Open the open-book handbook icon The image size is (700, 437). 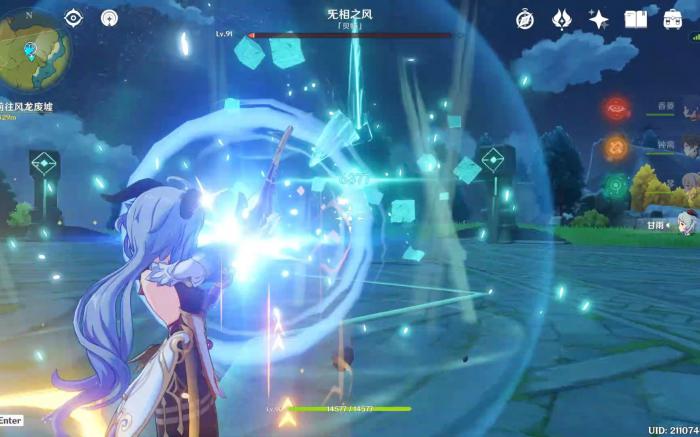[x=636, y=19]
